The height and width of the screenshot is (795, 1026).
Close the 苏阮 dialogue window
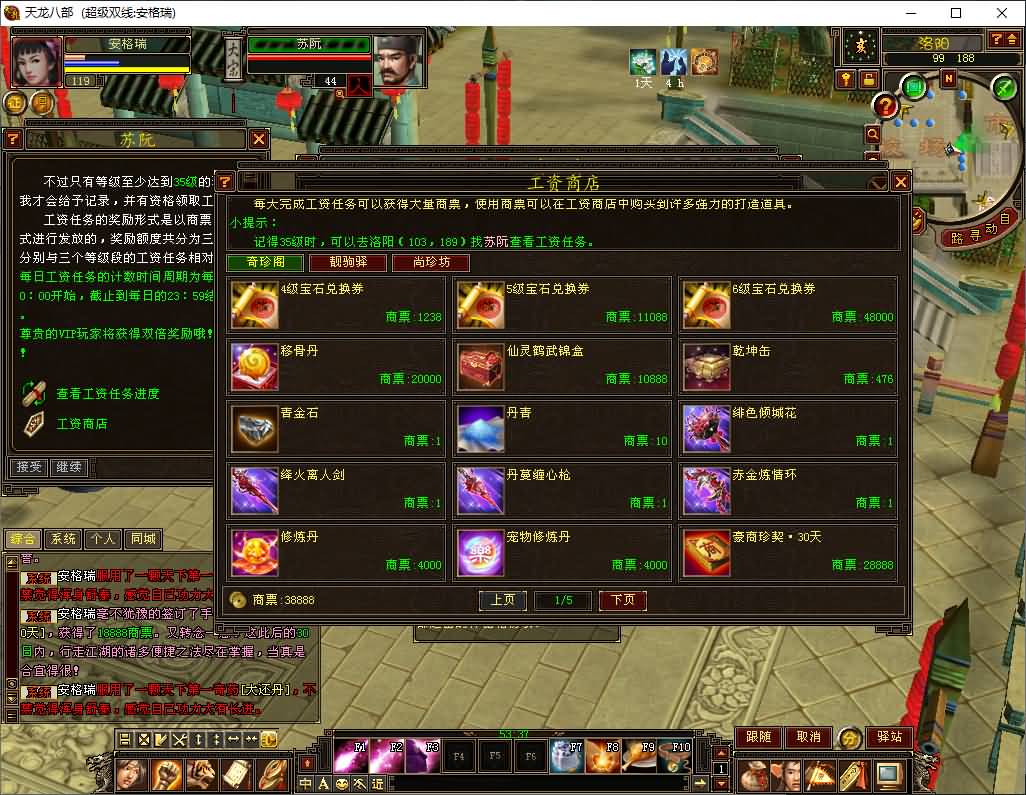click(x=259, y=139)
